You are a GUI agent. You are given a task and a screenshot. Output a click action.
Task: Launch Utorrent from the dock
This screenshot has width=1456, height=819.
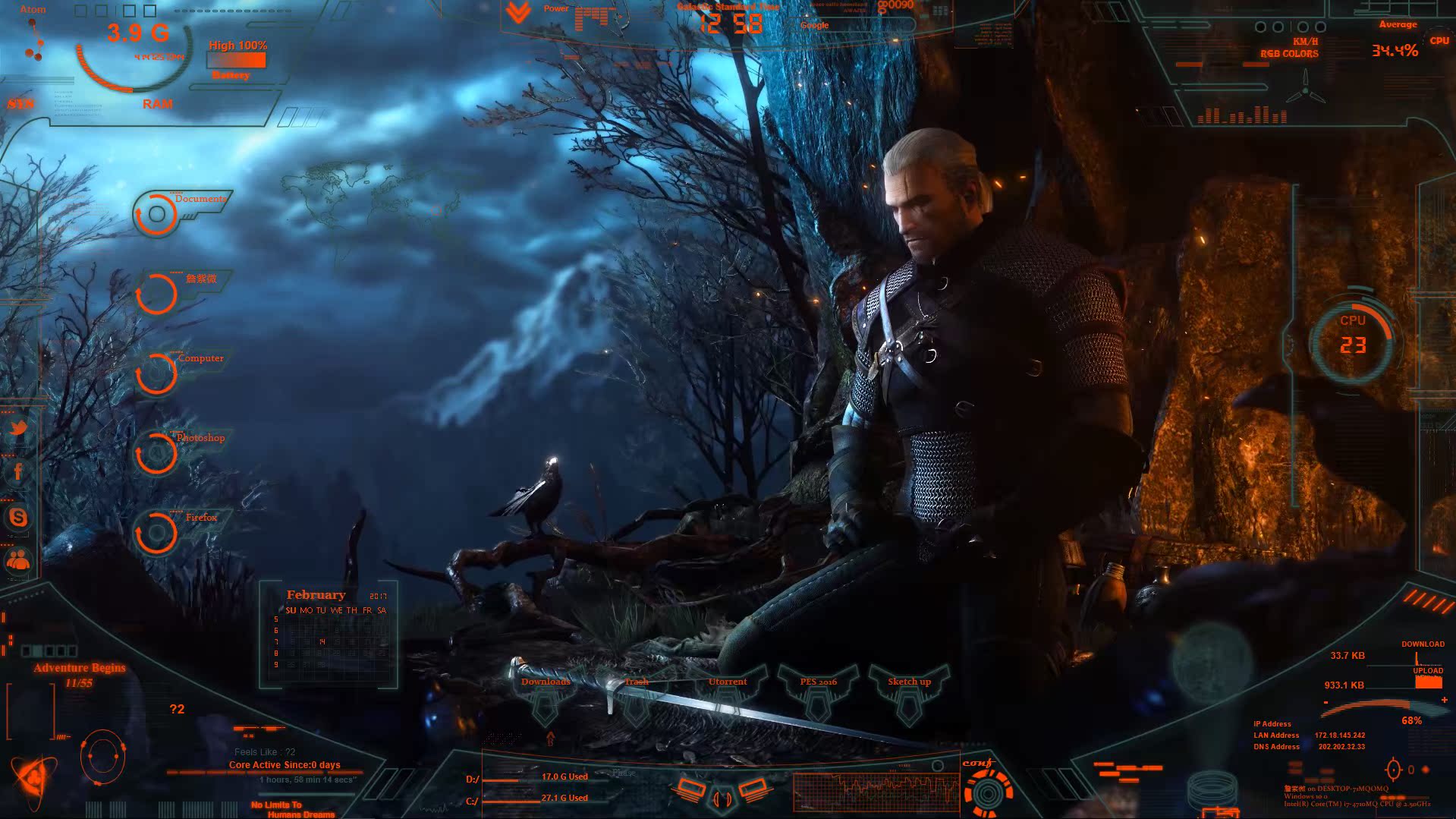[728, 695]
